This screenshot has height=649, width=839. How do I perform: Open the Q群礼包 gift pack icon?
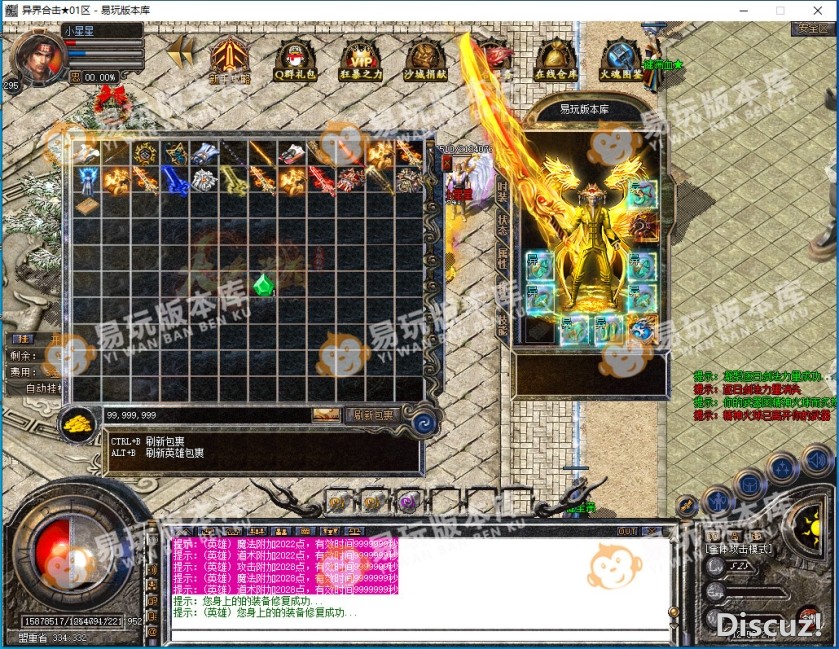click(x=293, y=61)
